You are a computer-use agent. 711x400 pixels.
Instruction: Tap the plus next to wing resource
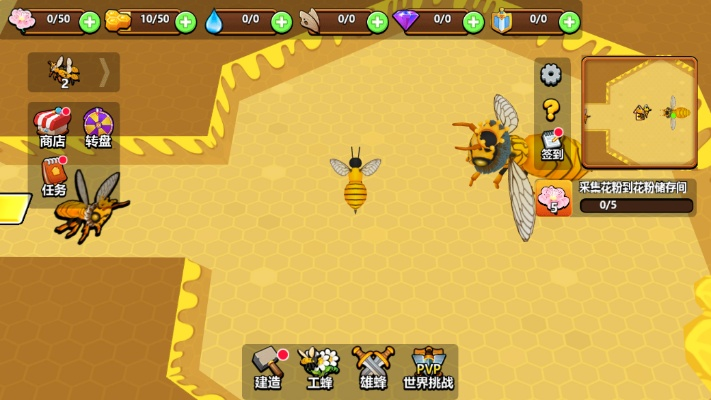click(378, 21)
